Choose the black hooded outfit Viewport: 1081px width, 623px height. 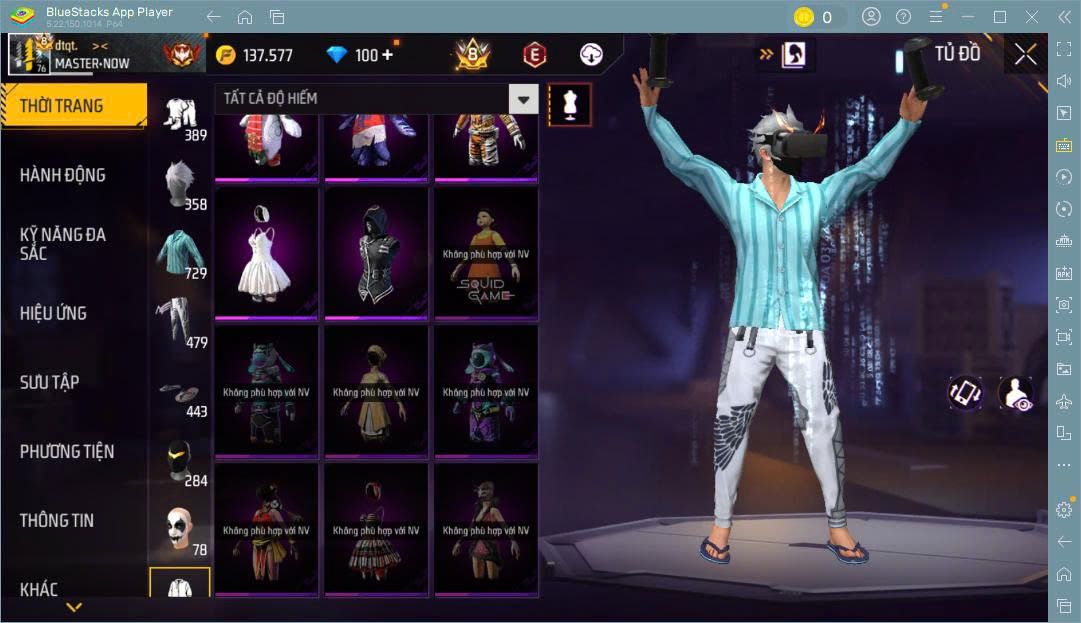[376, 253]
